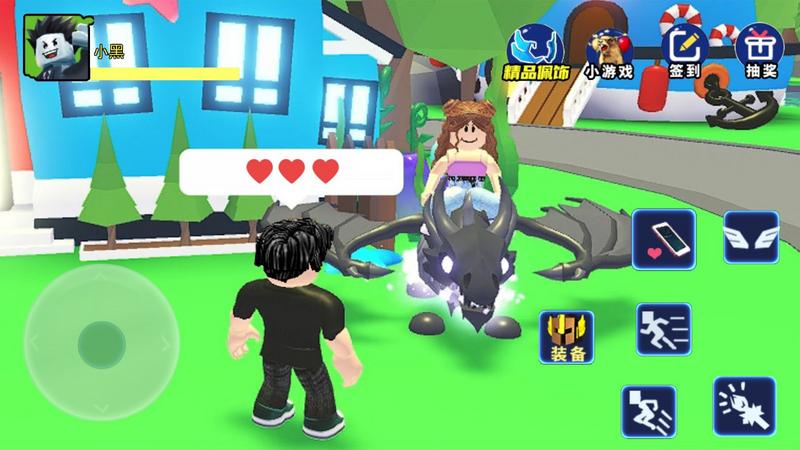Tap the 签到 daily check-in icon
Image resolution: width=800 pixels, height=450 pixels.
click(x=685, y=49)
